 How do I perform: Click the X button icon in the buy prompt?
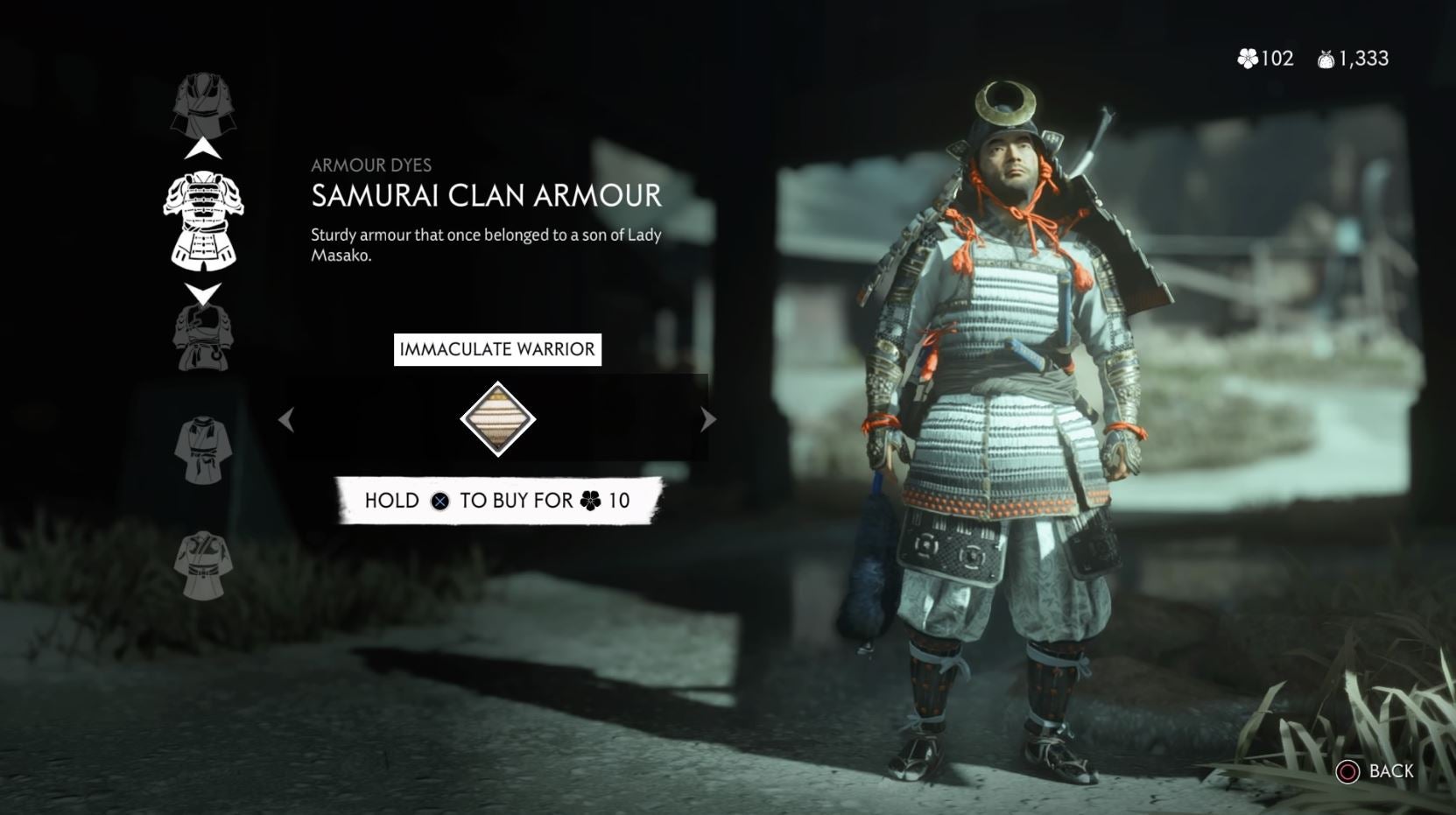coord(442,501)
